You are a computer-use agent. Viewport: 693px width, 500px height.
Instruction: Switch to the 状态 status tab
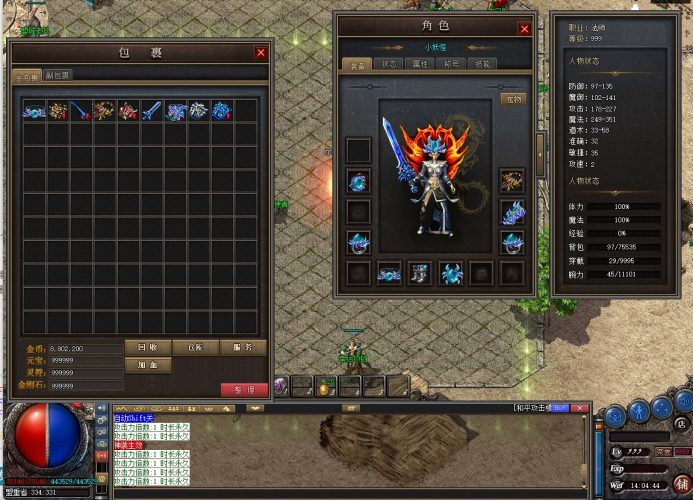point(388,63)
